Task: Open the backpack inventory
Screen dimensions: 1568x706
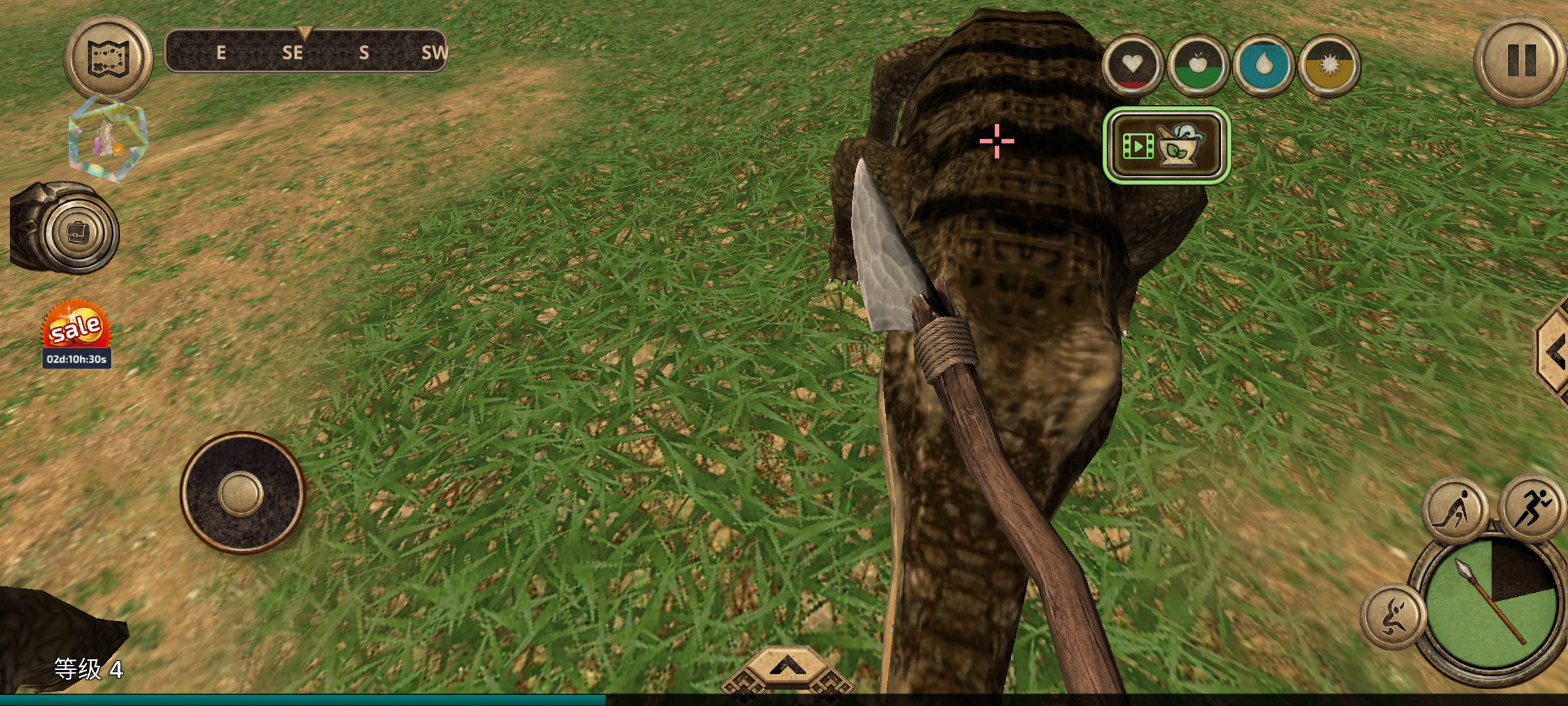Action: click(80, 233)
